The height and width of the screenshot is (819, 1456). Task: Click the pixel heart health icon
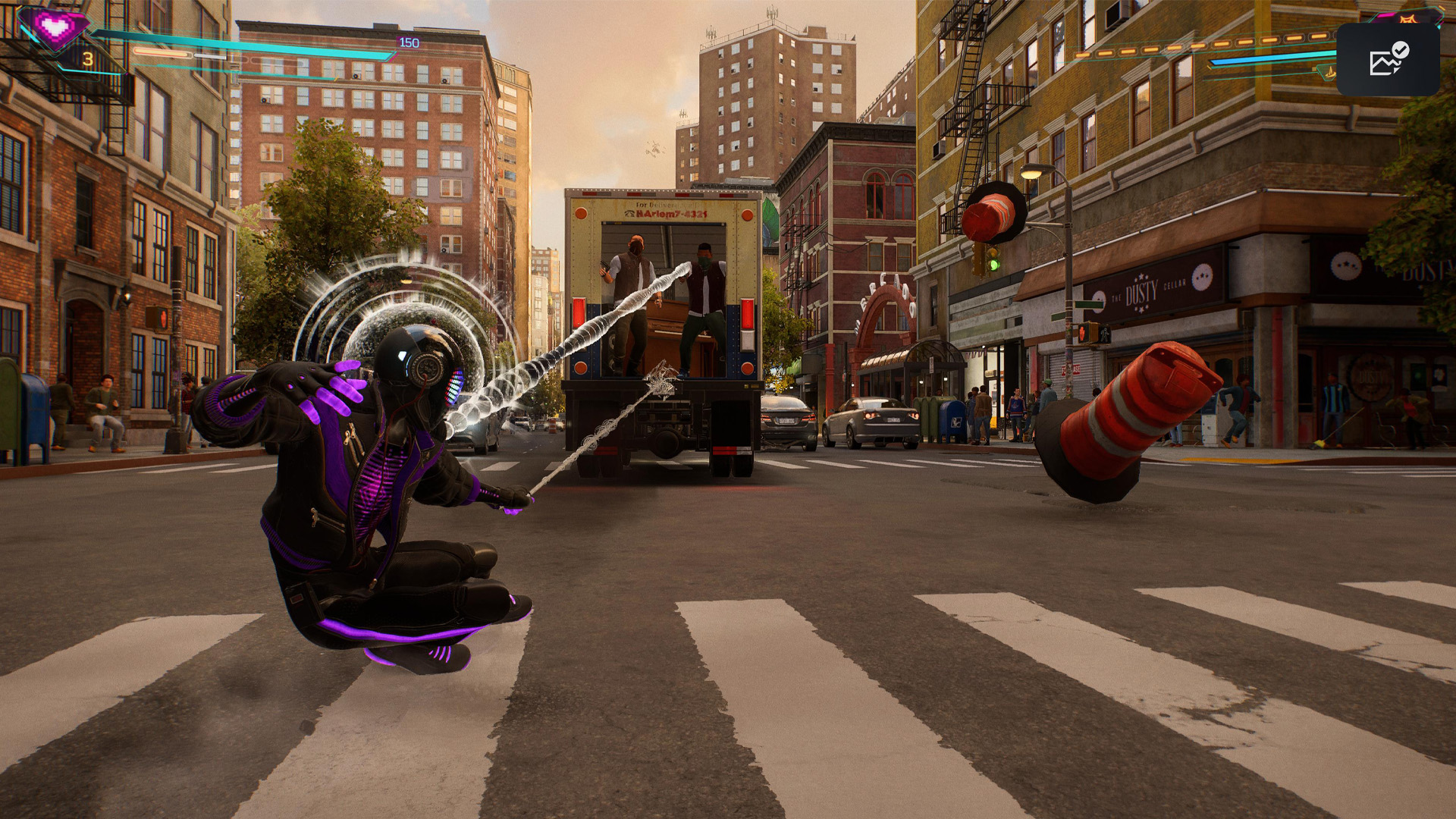(54, 28)
